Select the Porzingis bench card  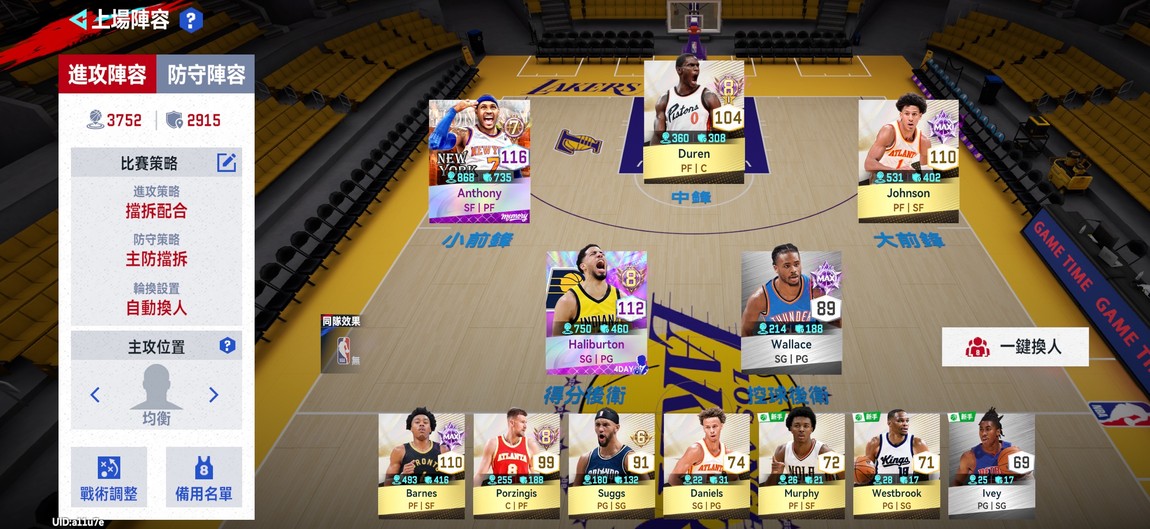tap(516, 462)
